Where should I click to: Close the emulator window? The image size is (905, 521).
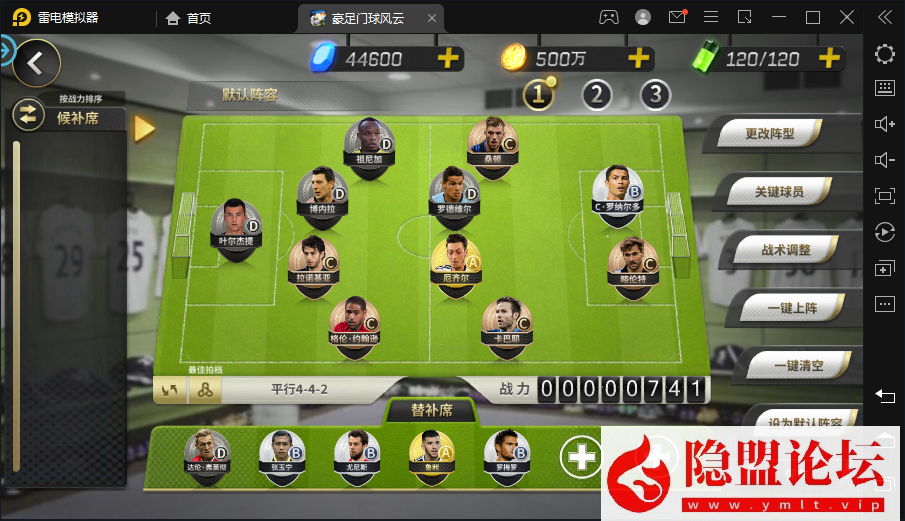[x=847, y=17]
